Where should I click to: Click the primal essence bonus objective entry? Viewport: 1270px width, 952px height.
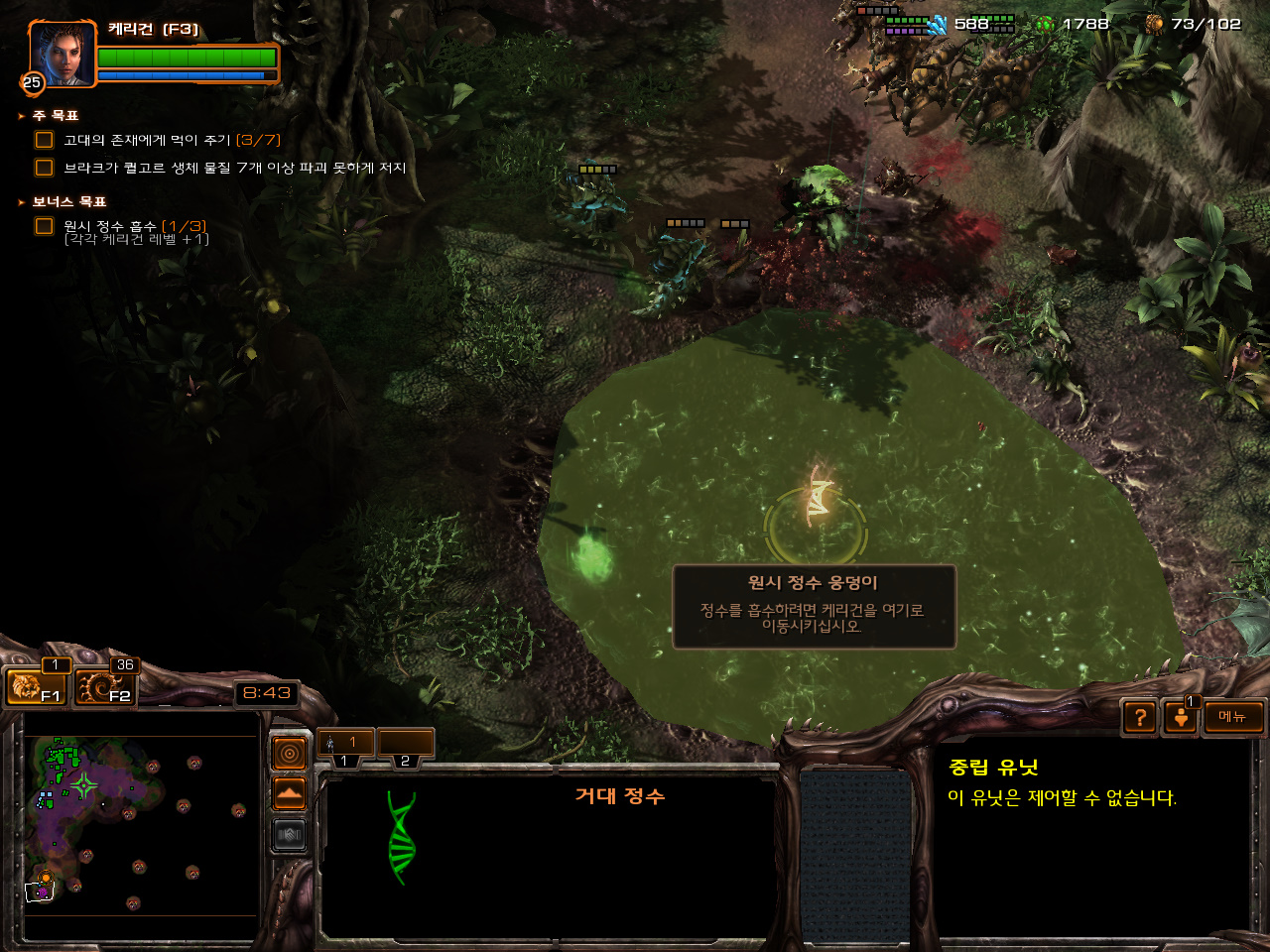135,227
